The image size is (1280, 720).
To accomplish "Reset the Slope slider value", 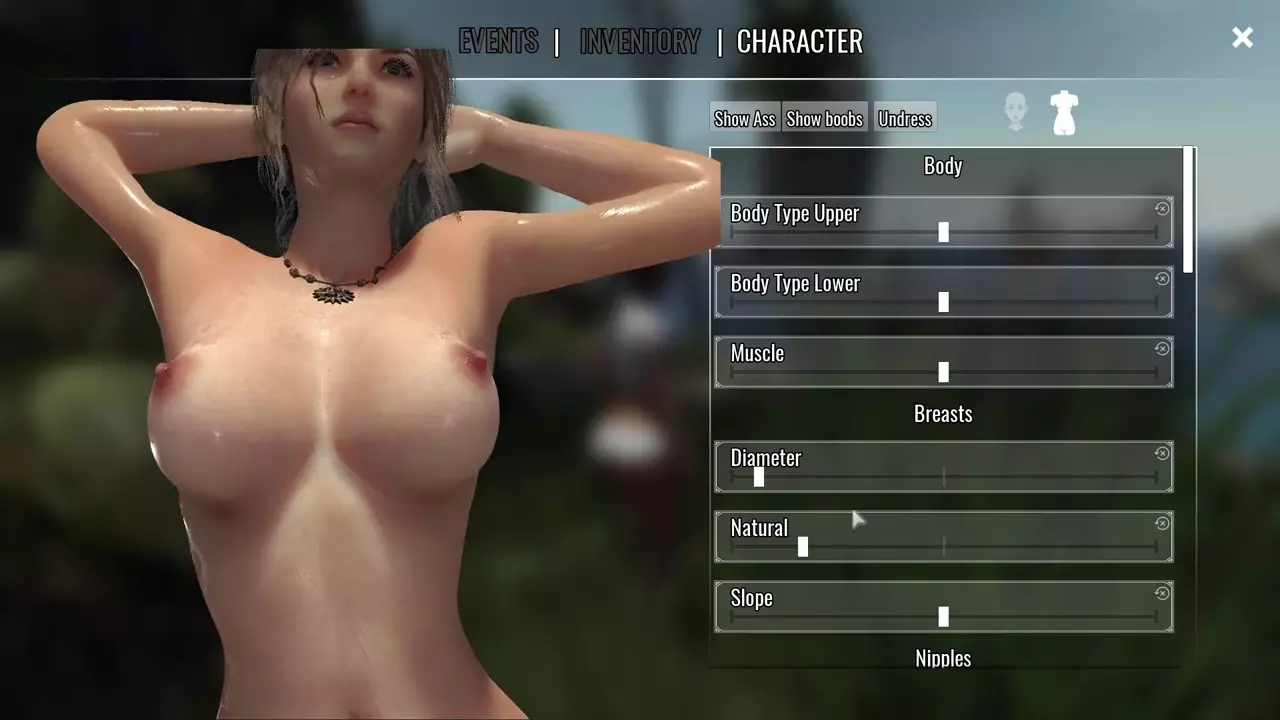I will (x=1162, y=594).
